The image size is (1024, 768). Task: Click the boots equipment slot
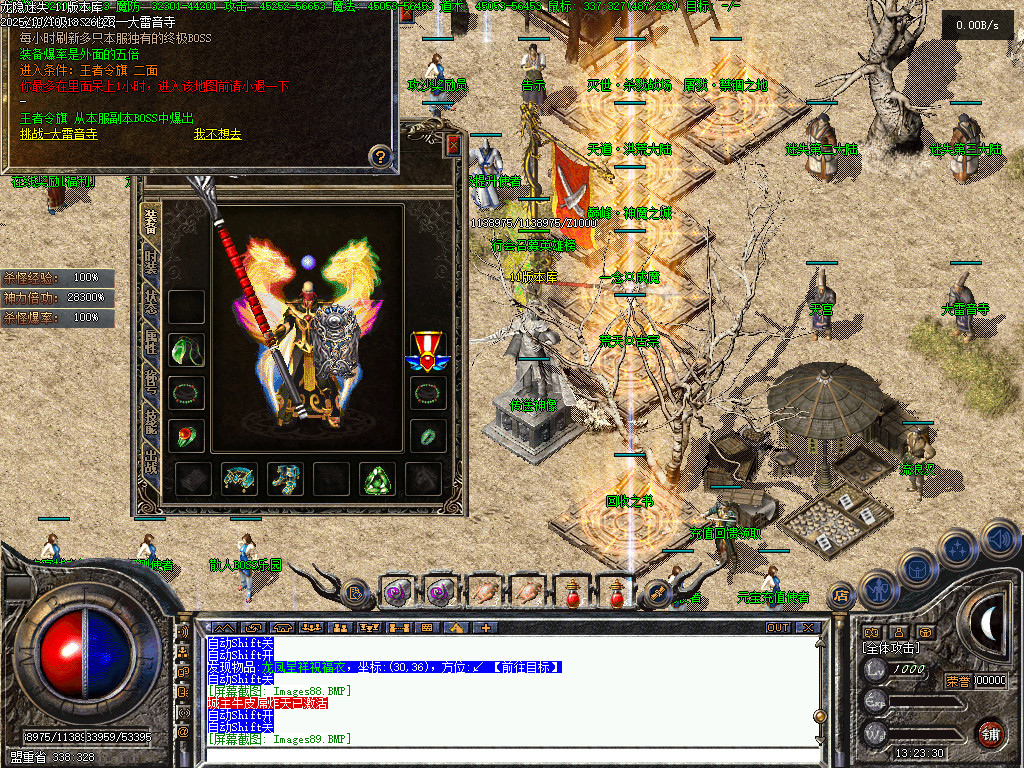(286, 480)
